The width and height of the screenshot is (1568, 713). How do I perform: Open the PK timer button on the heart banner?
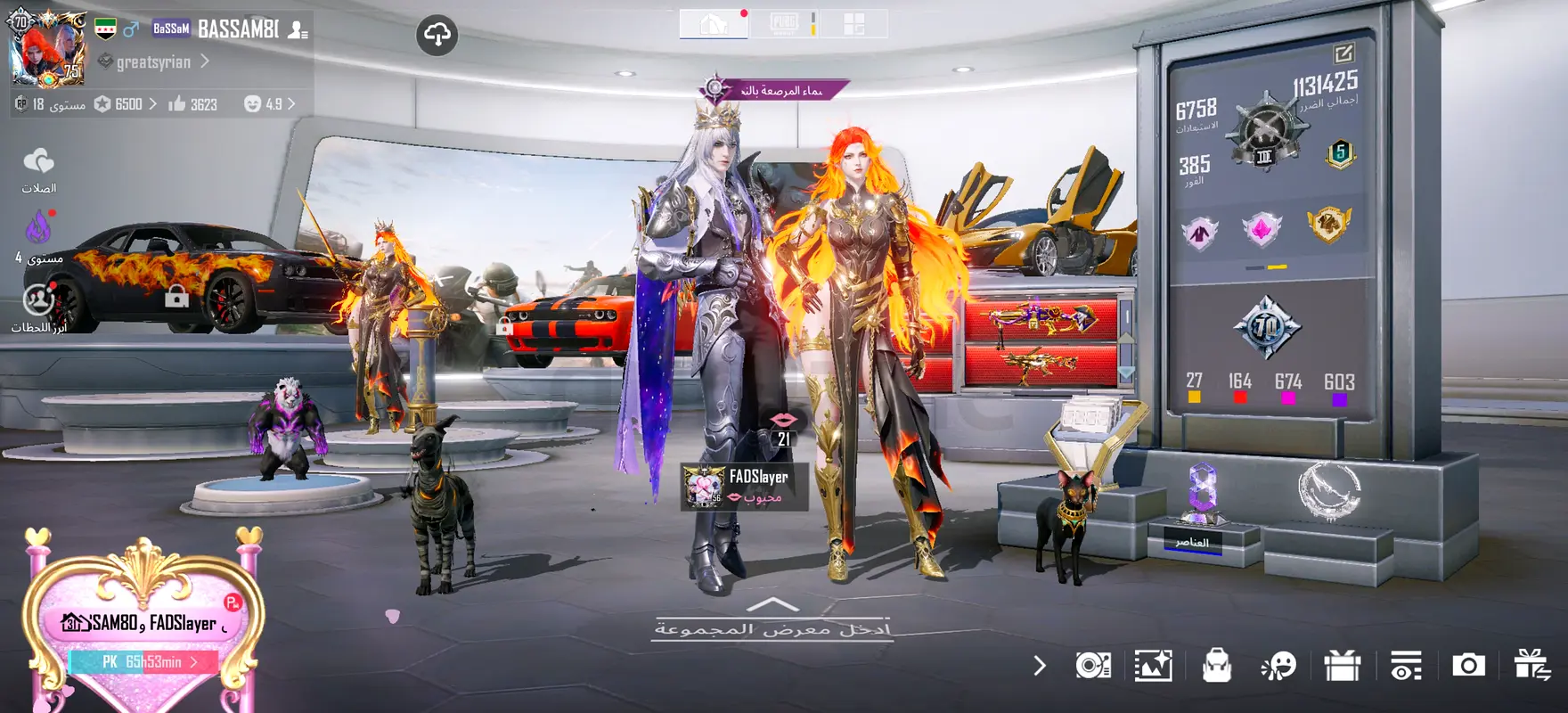145,662
